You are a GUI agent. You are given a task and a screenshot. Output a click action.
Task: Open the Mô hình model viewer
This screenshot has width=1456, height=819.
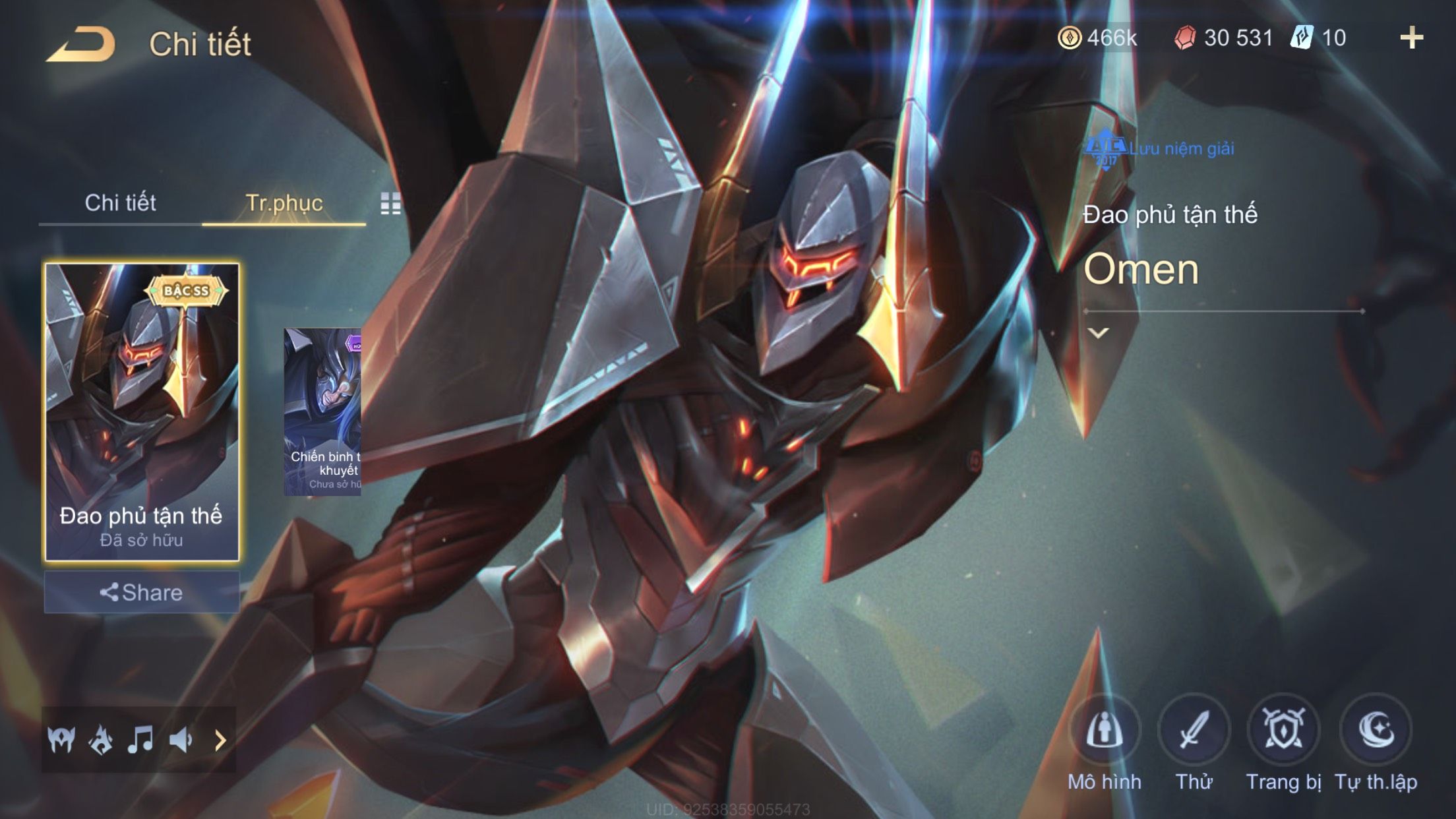pos(1105,731)
